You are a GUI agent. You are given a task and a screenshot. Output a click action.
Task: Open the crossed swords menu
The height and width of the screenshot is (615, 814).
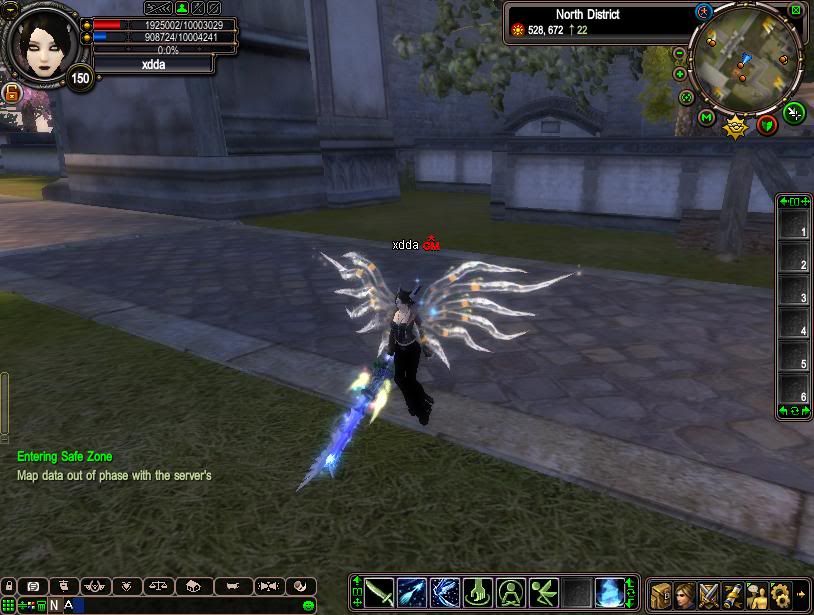[x=709, y=593]
